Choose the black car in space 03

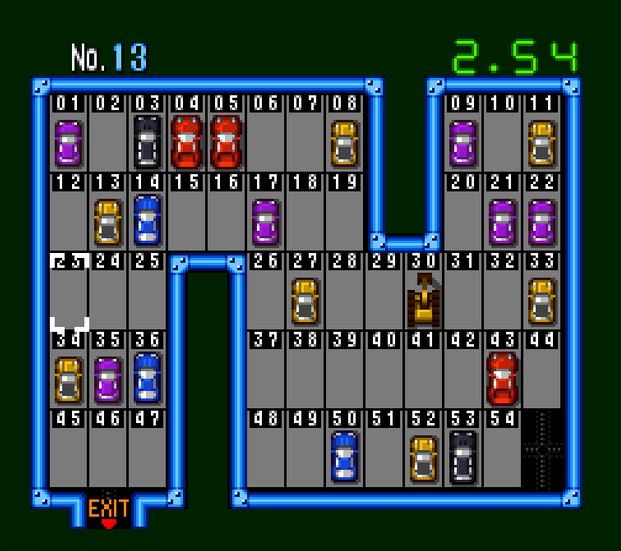point(147,142)
